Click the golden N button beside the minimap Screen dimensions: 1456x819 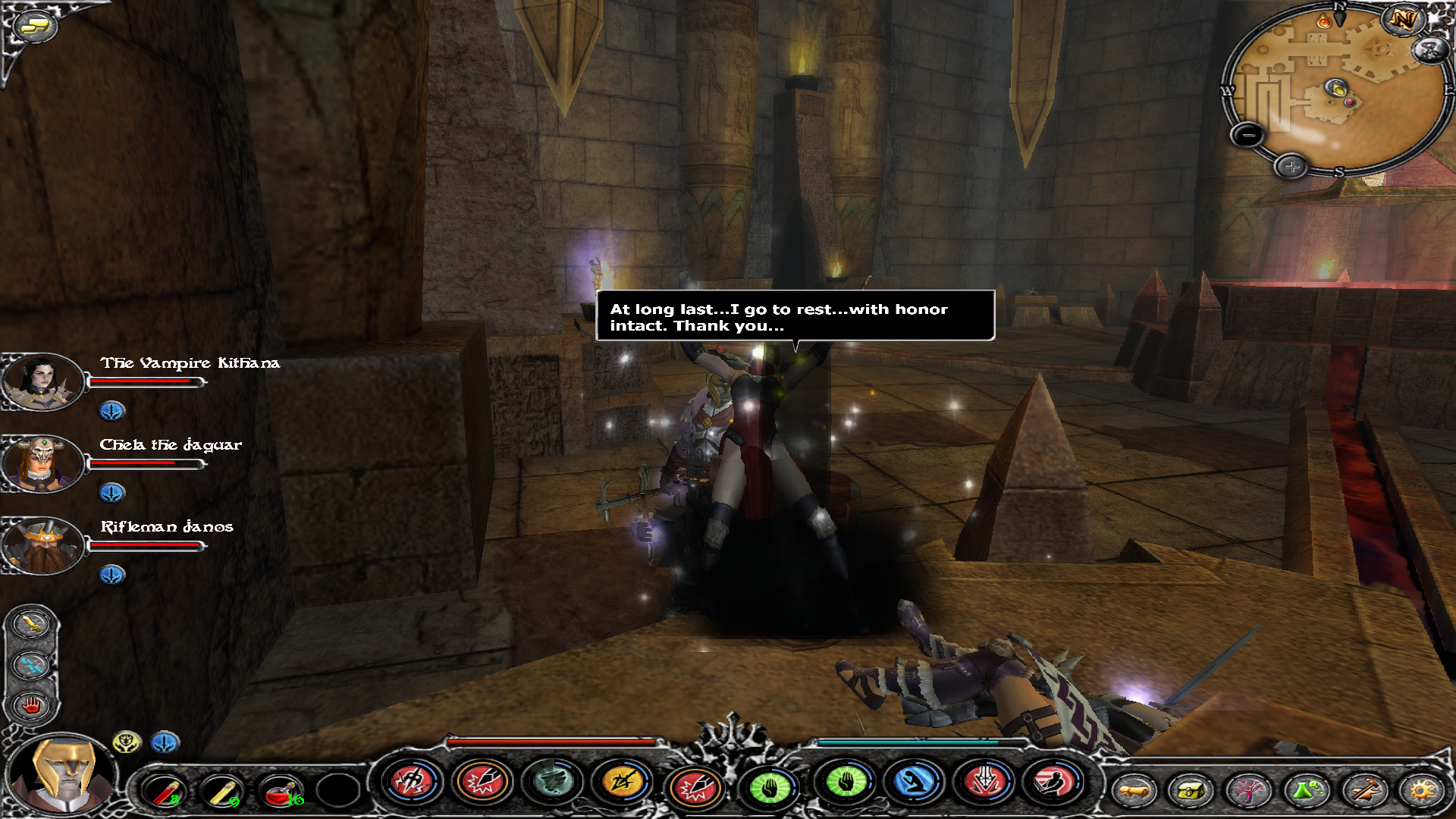tap(1403, 20)
